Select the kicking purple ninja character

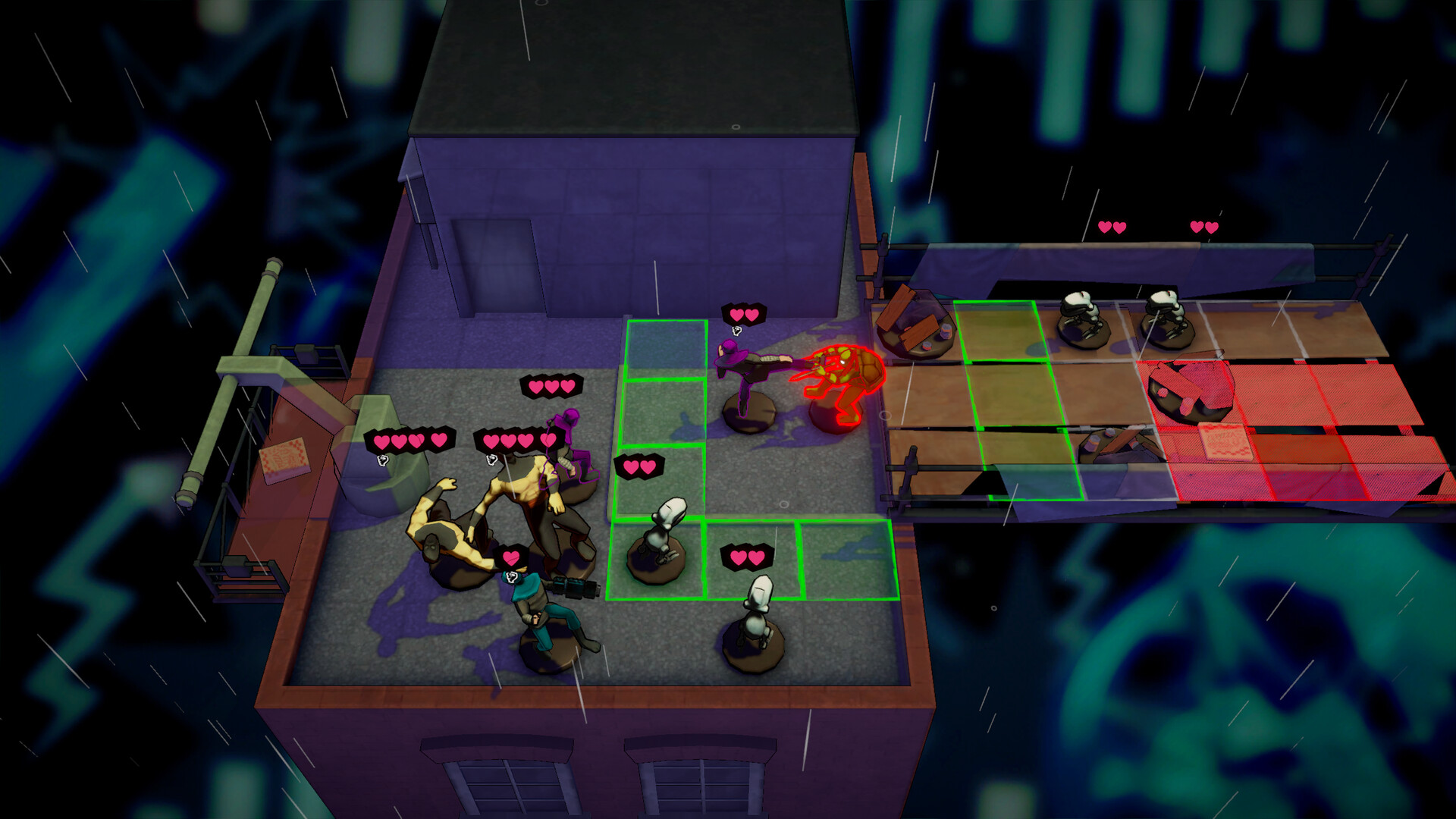click(747, 379)
